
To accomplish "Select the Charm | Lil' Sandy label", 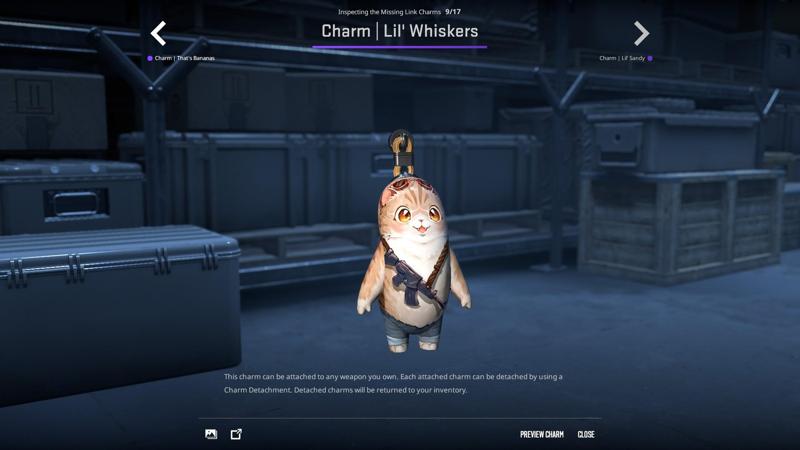I will pos(622,59).
